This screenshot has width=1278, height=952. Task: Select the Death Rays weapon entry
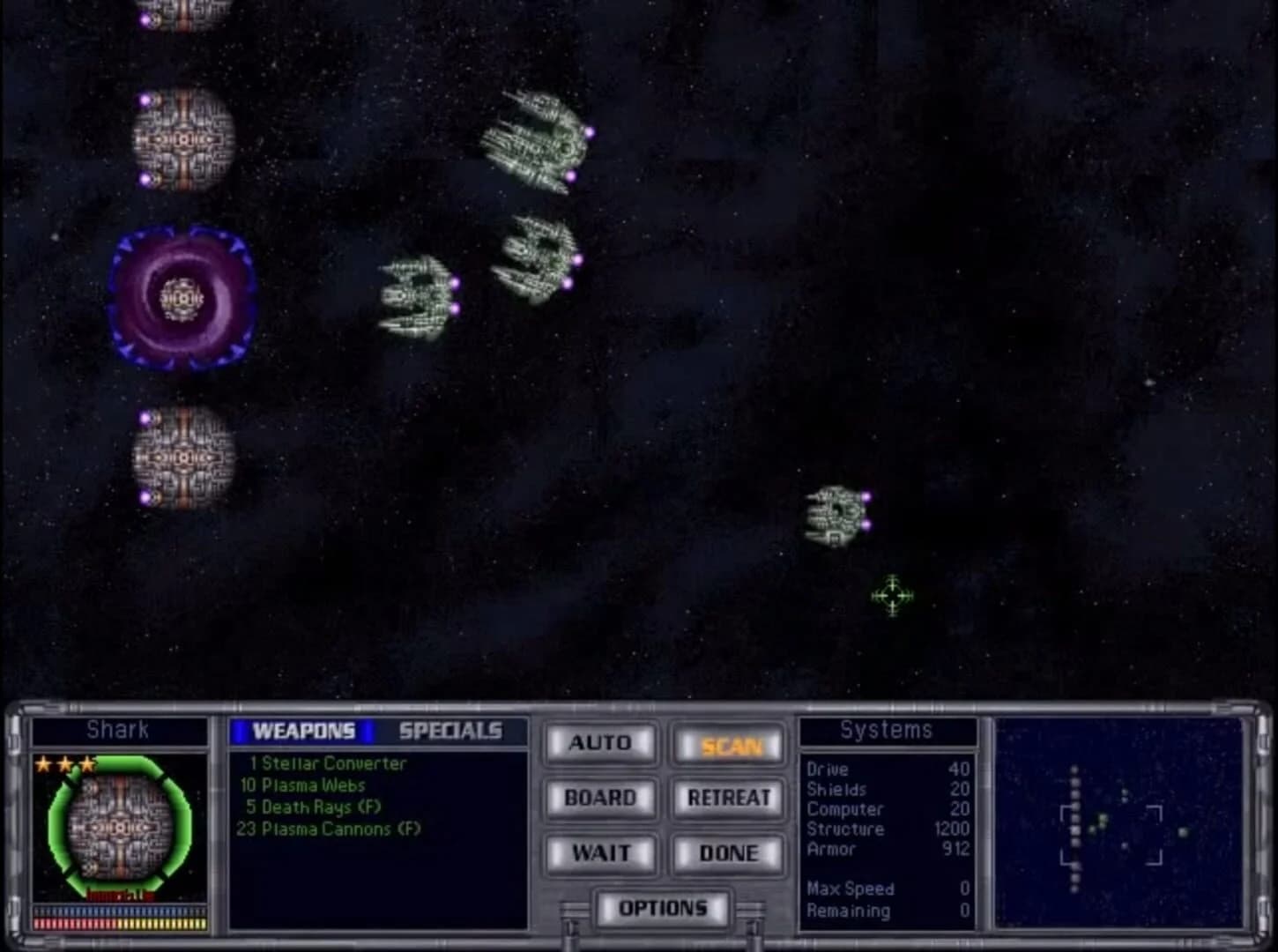[308, 807]
